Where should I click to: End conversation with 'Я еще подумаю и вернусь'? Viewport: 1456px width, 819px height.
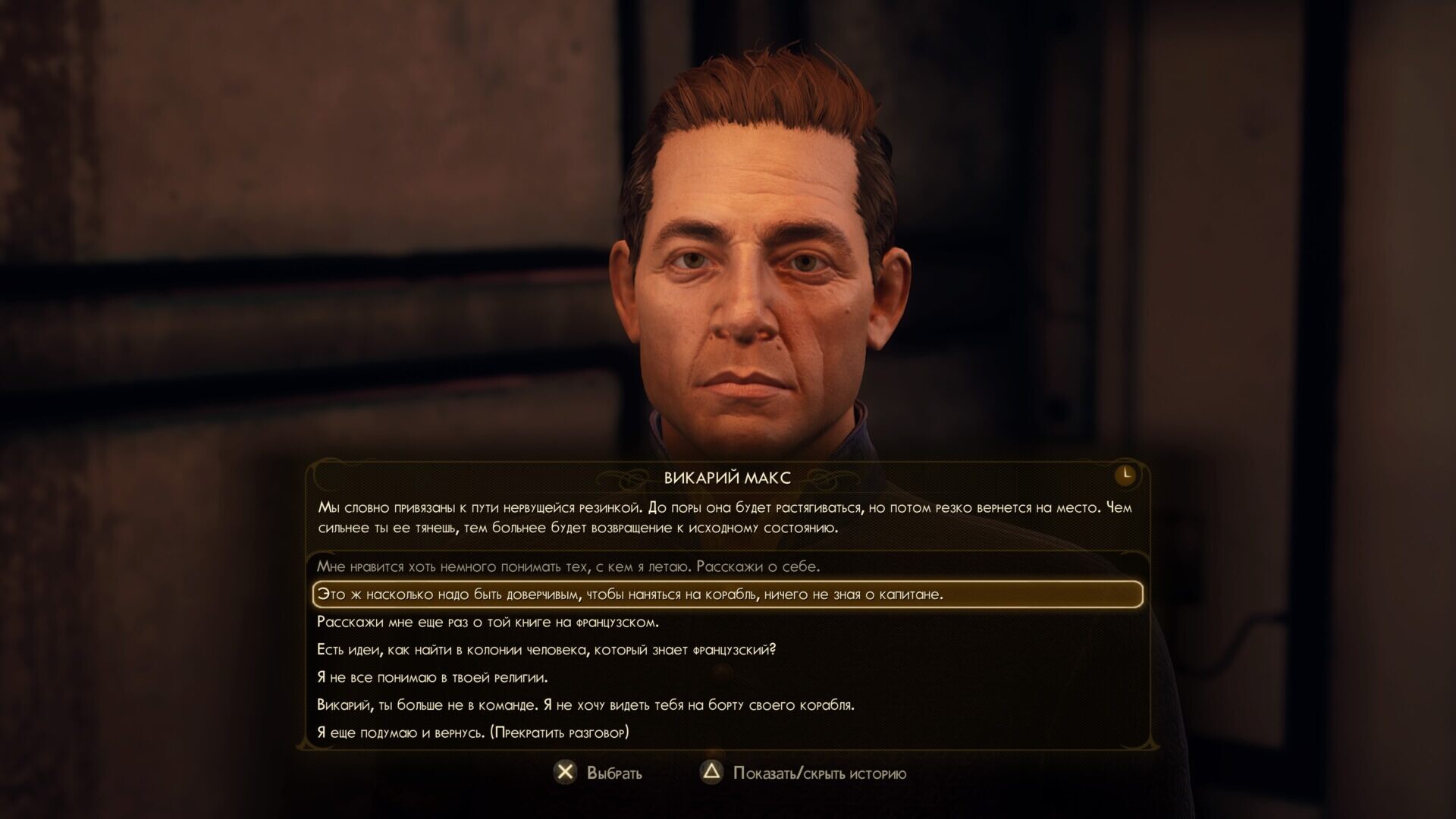coord(472,733)
